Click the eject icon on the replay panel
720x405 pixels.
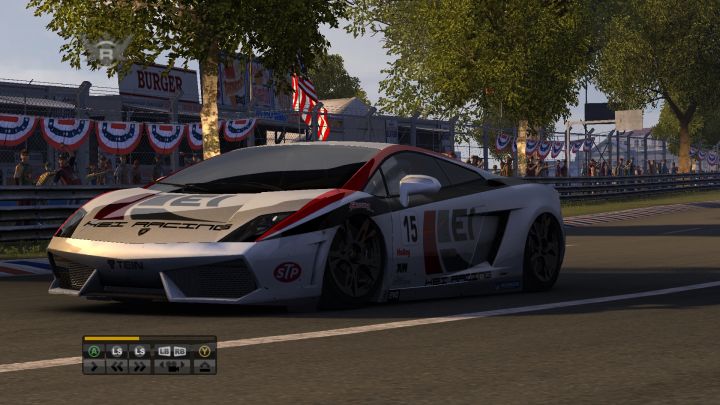click(x=204, y=366)
